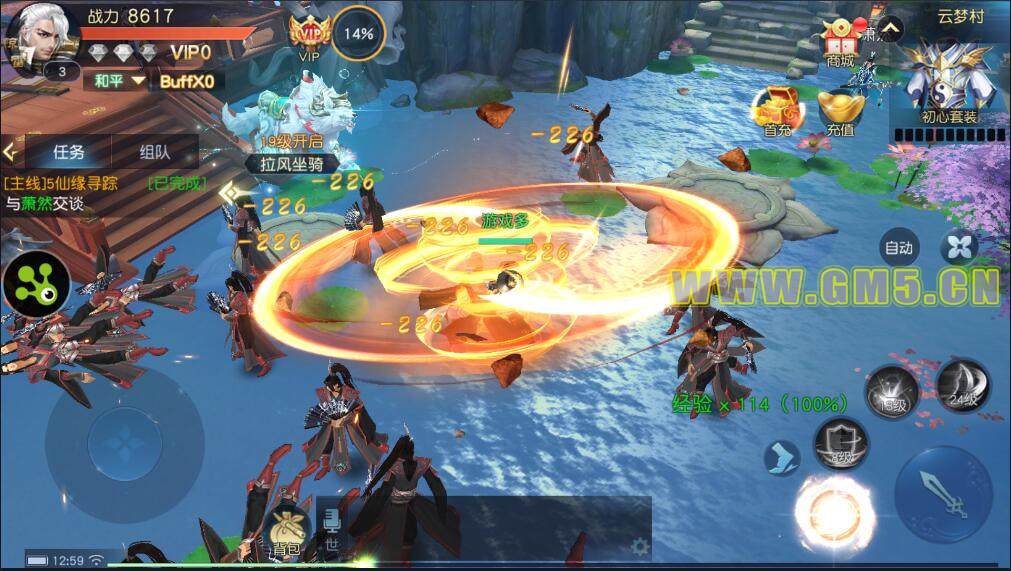
Task: Collapse the top icon row arrow
Action: click(x=891, y=29)
